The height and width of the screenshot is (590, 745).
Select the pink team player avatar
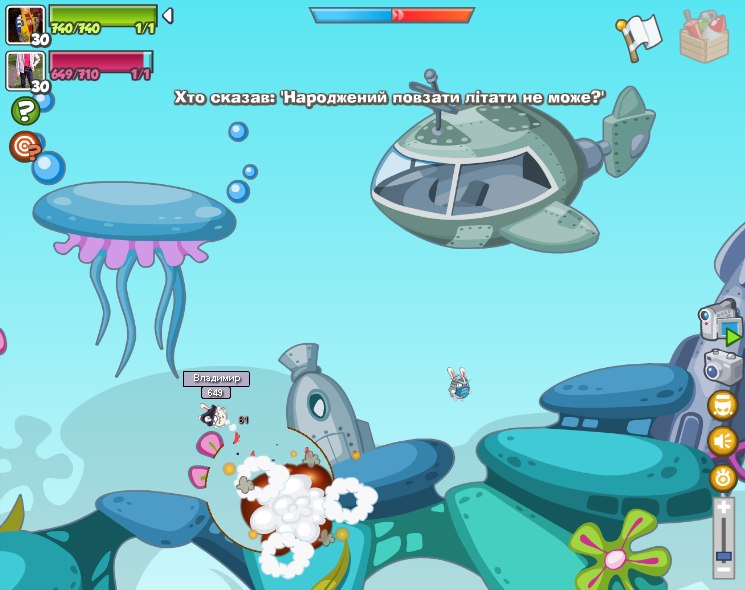[x=26, y=70]
